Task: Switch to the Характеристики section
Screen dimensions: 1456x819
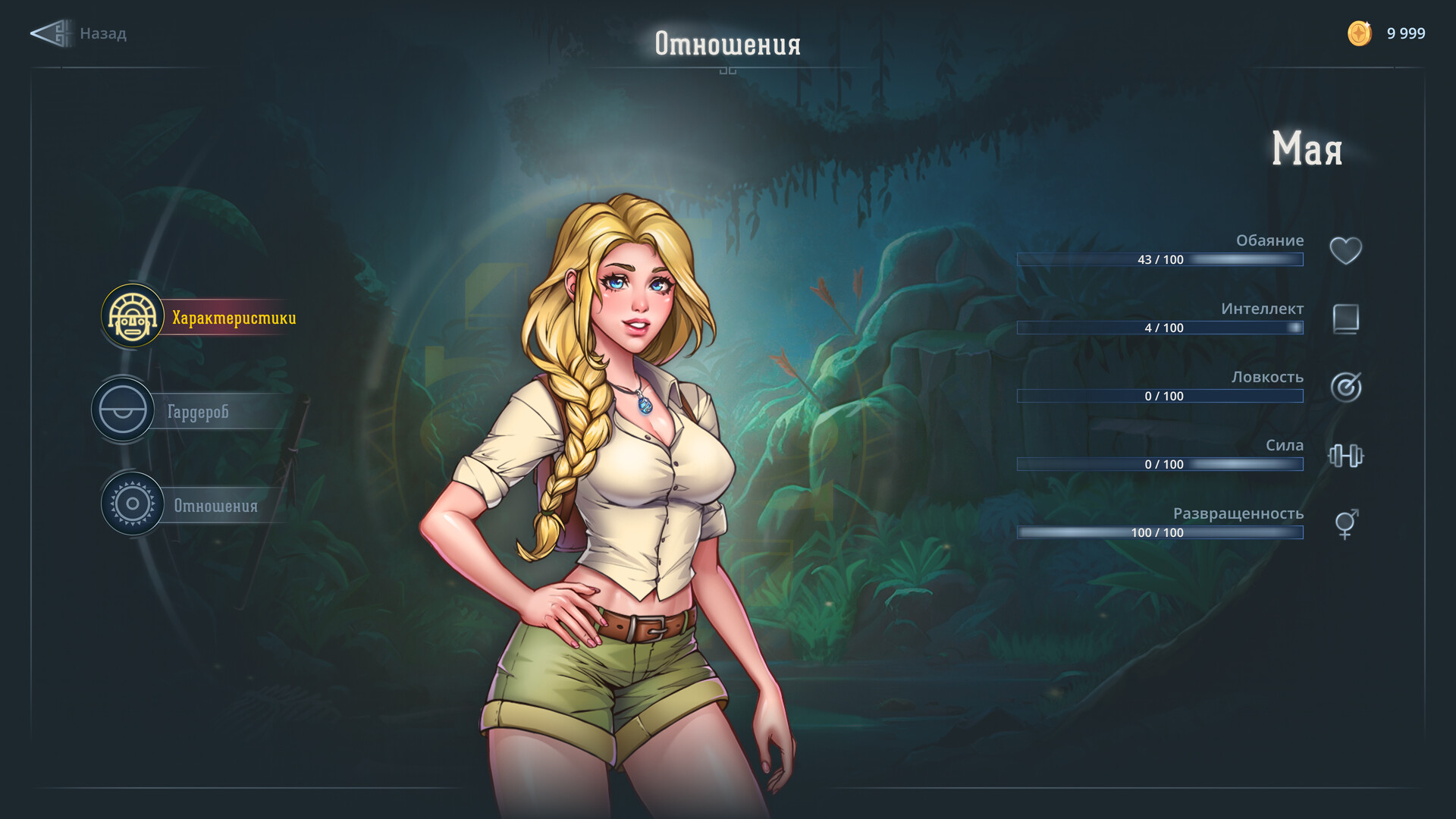Action: tap(234, 317)
